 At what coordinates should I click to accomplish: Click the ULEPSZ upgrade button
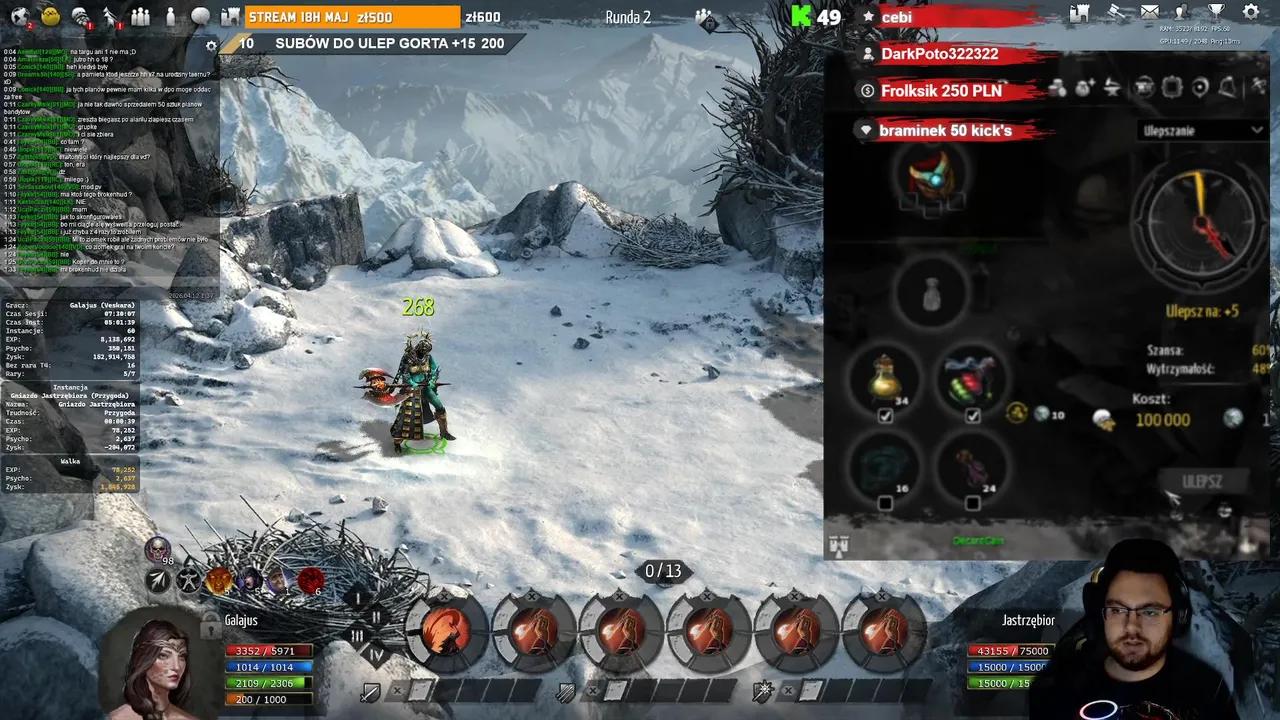click(1201, 481)
